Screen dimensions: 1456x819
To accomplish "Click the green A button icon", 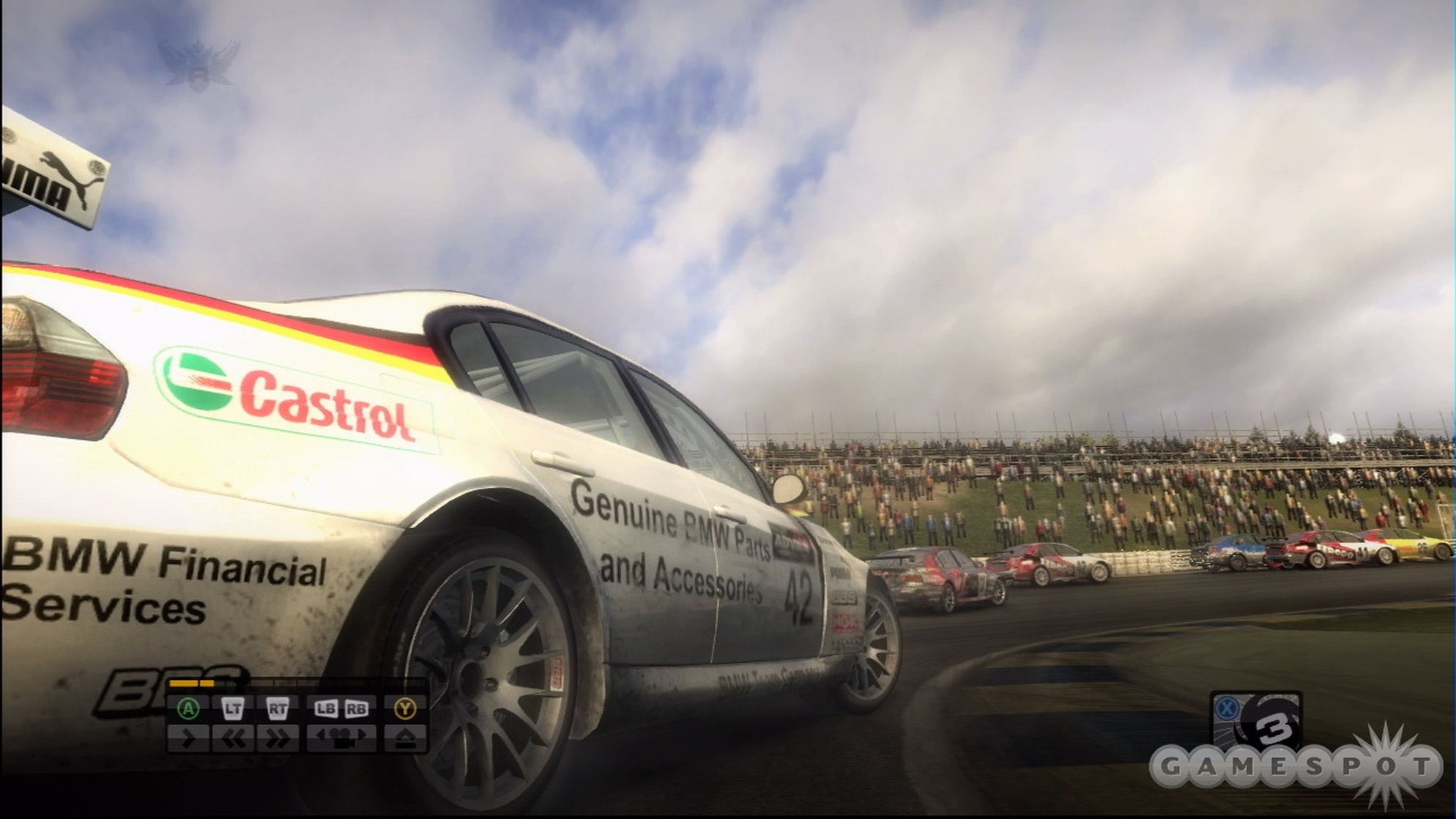I will (x=188, y=708).
